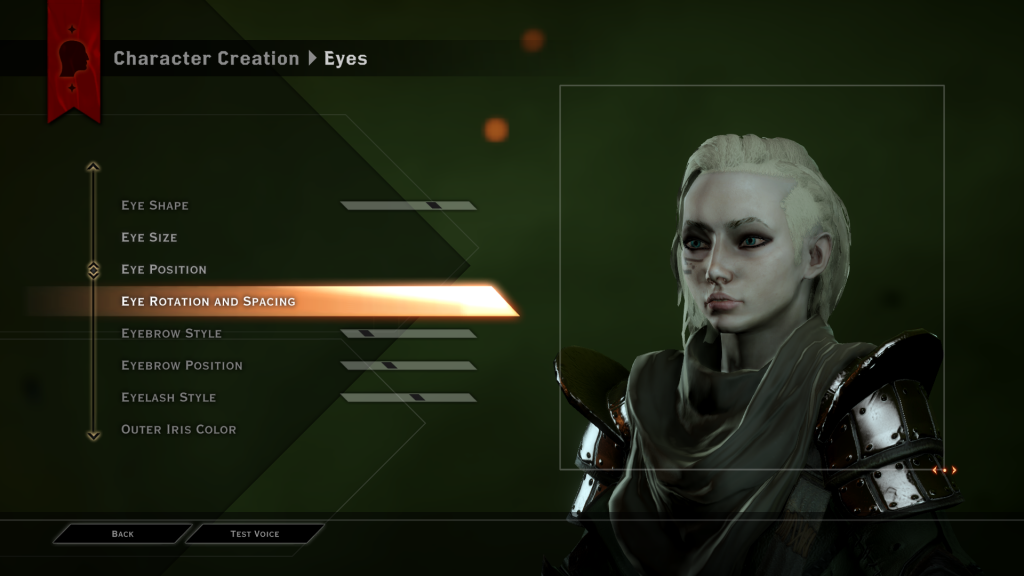Click the red head-silhouette banner icon
Image resolution: width=1024 pixels, height=576 pixels.
click(x=74, y=57)
